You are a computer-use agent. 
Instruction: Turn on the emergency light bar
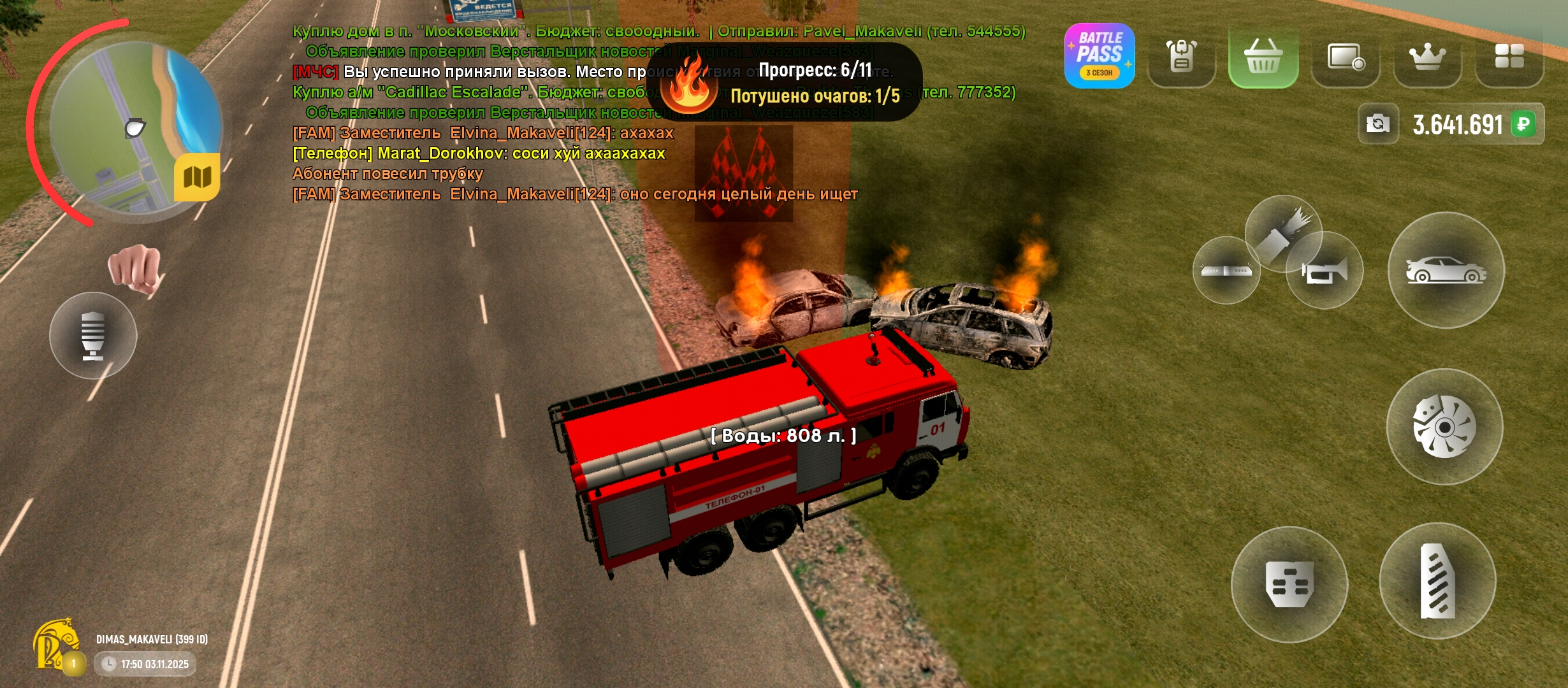pos(1225,271)
